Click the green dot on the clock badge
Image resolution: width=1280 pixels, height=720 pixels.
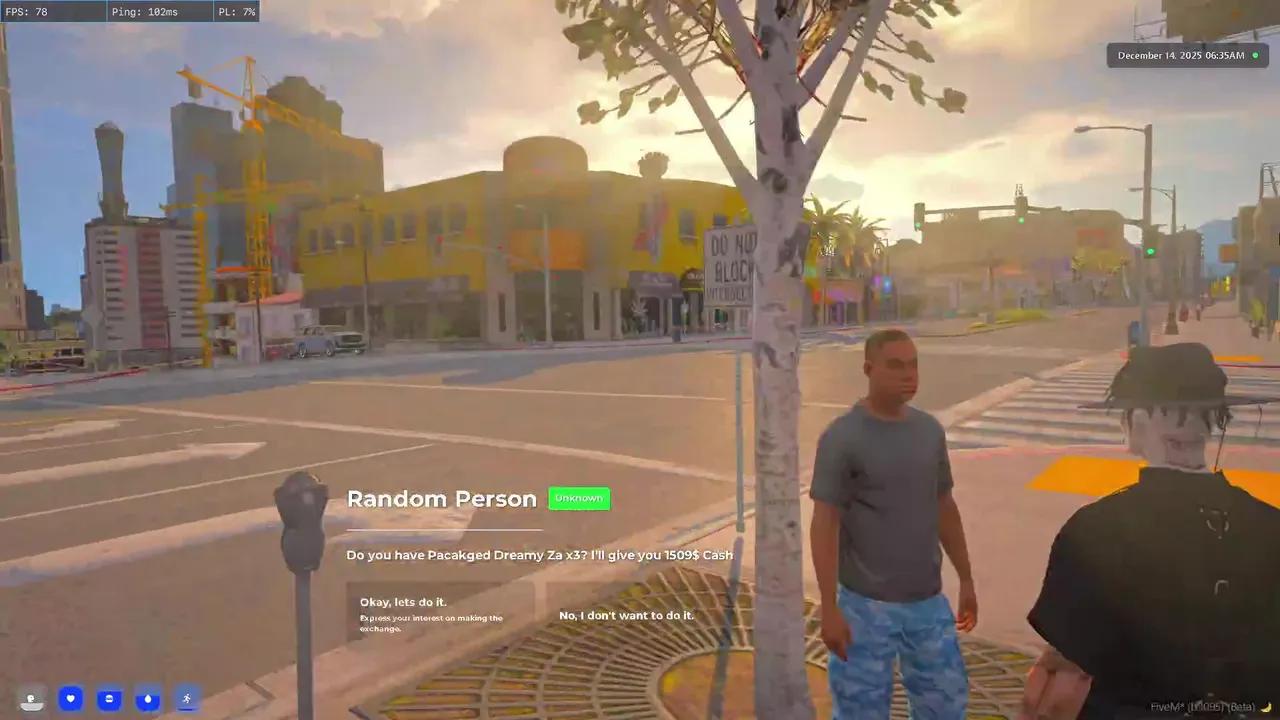pos(1255,55)
